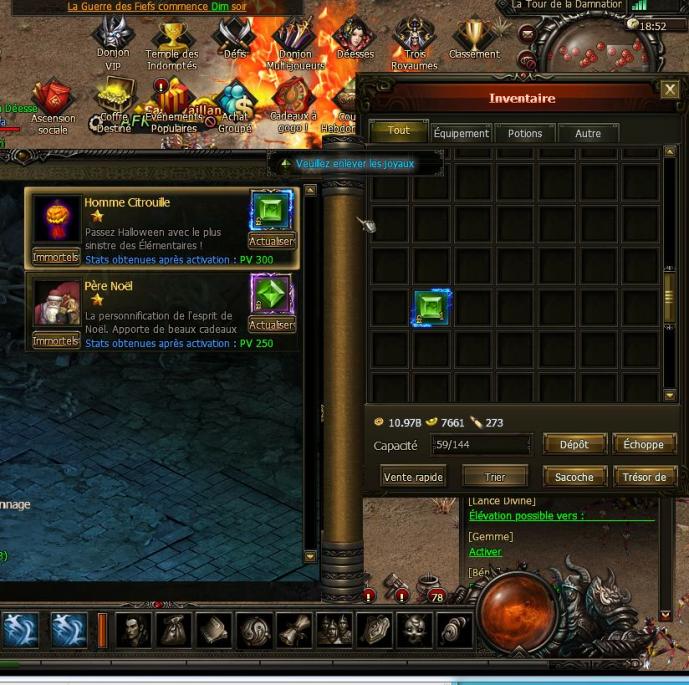Open the Échoppe shop

(643, 444)
